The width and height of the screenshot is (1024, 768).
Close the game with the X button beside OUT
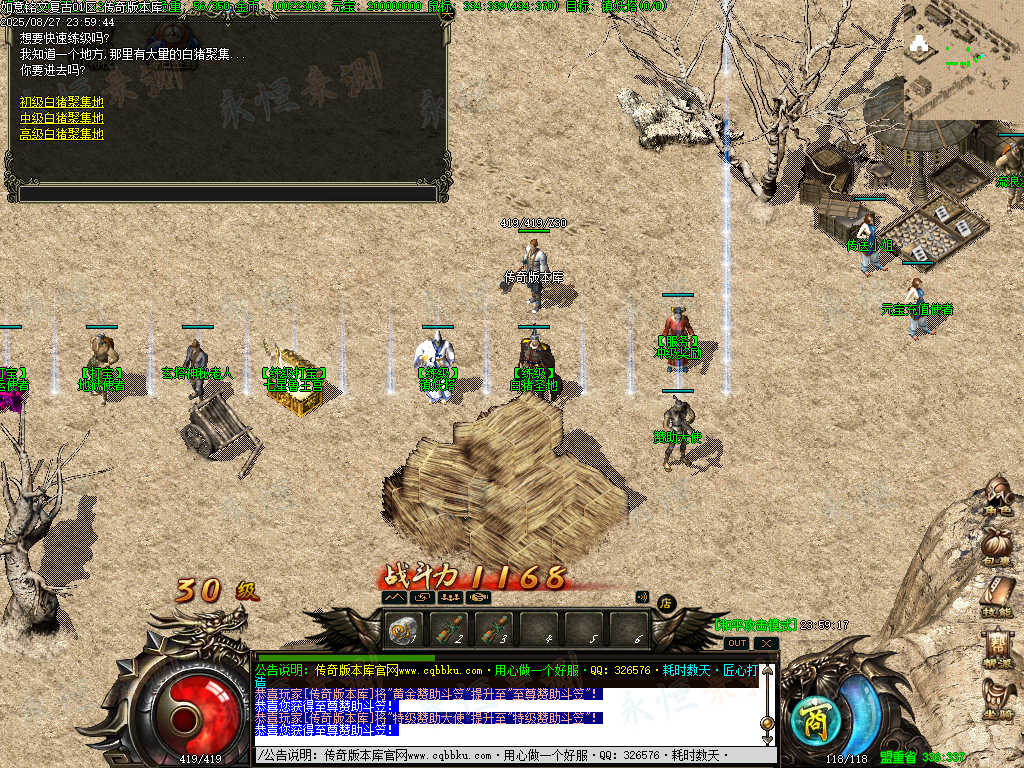765,643
